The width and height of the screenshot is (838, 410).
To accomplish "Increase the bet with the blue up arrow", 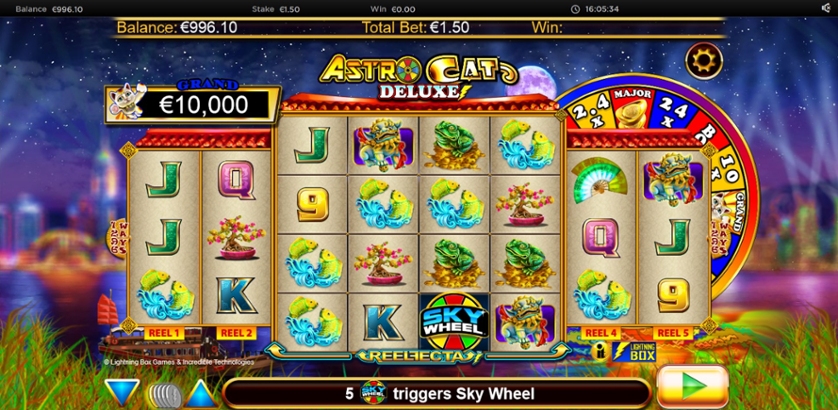I will pyautogui.click(x=200, y=392).
